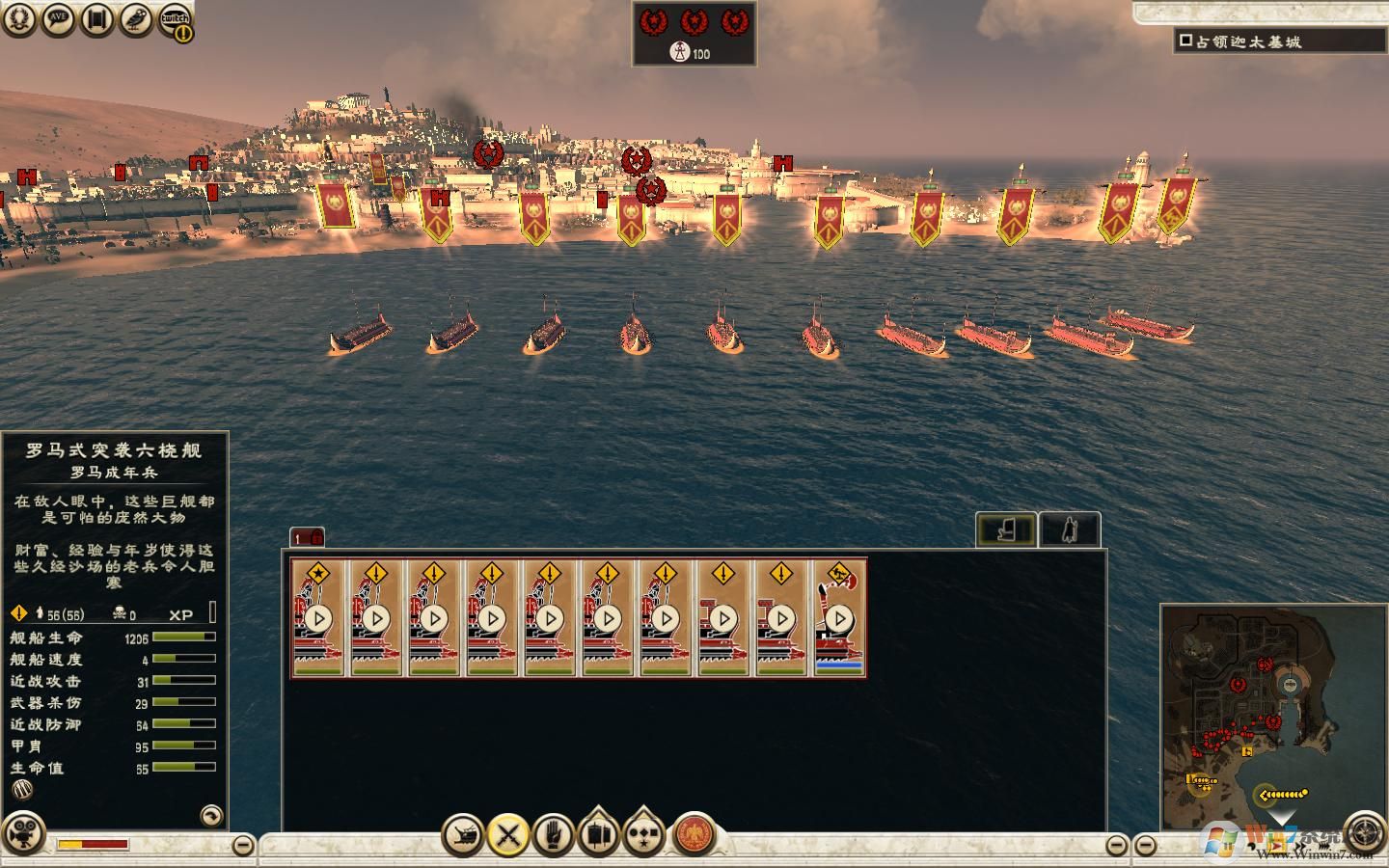Select army group tab number 1
Image resolution: width=1389 pixels, height=868 pixels.
pyautogui.click(x=307, y=538)
